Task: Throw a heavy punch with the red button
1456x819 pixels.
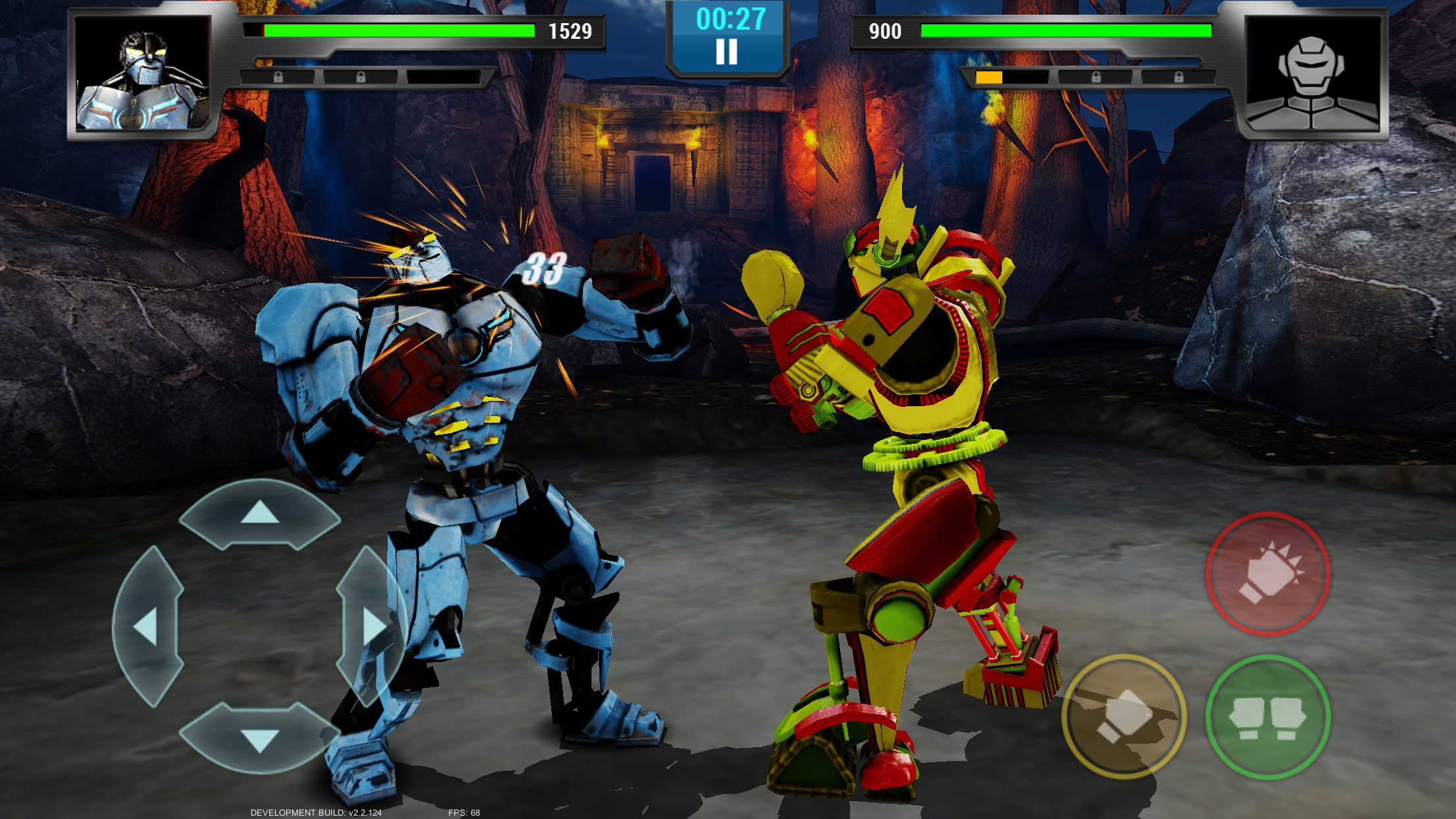Action: click(x=1268, y=574)
